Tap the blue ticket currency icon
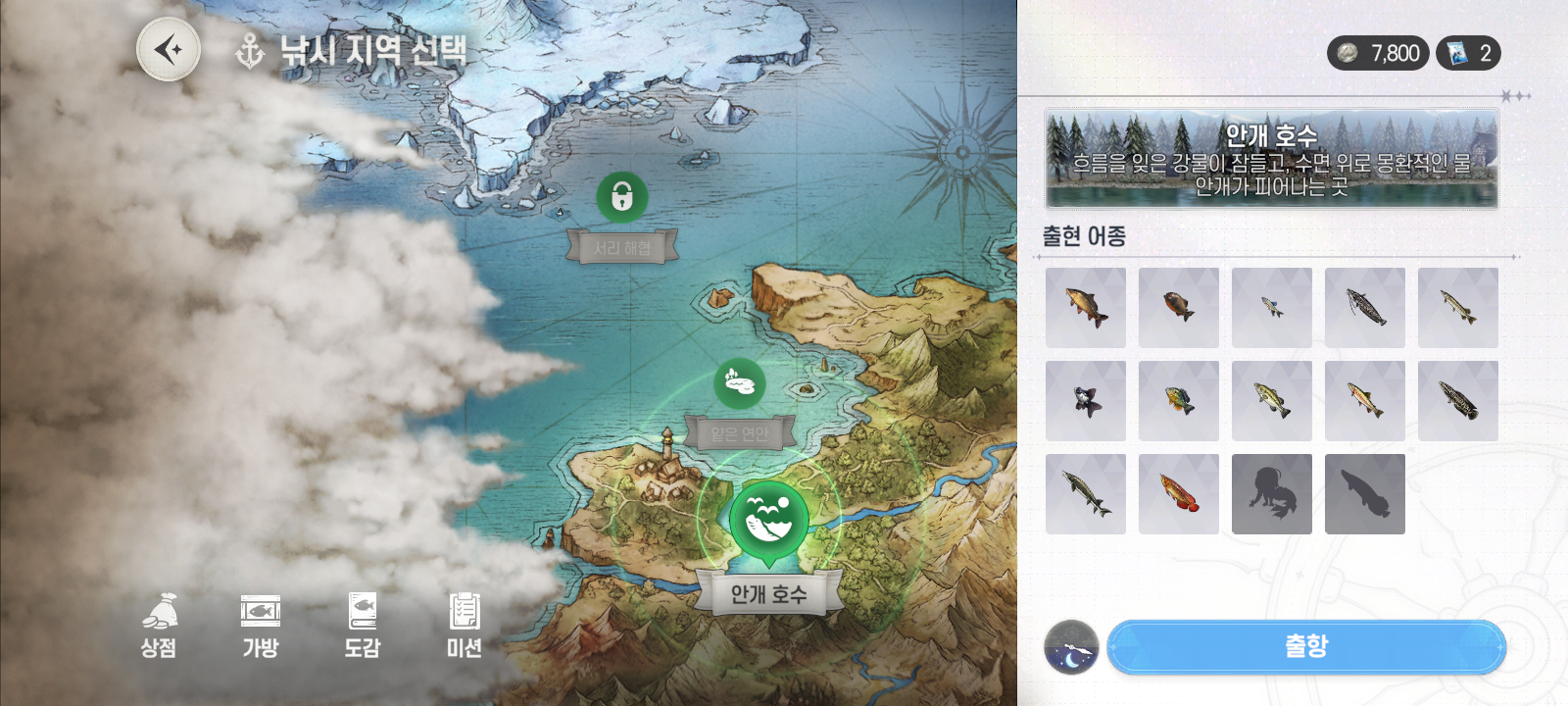This screenshot has height=706, width=1568. (x=1458, y=53)
